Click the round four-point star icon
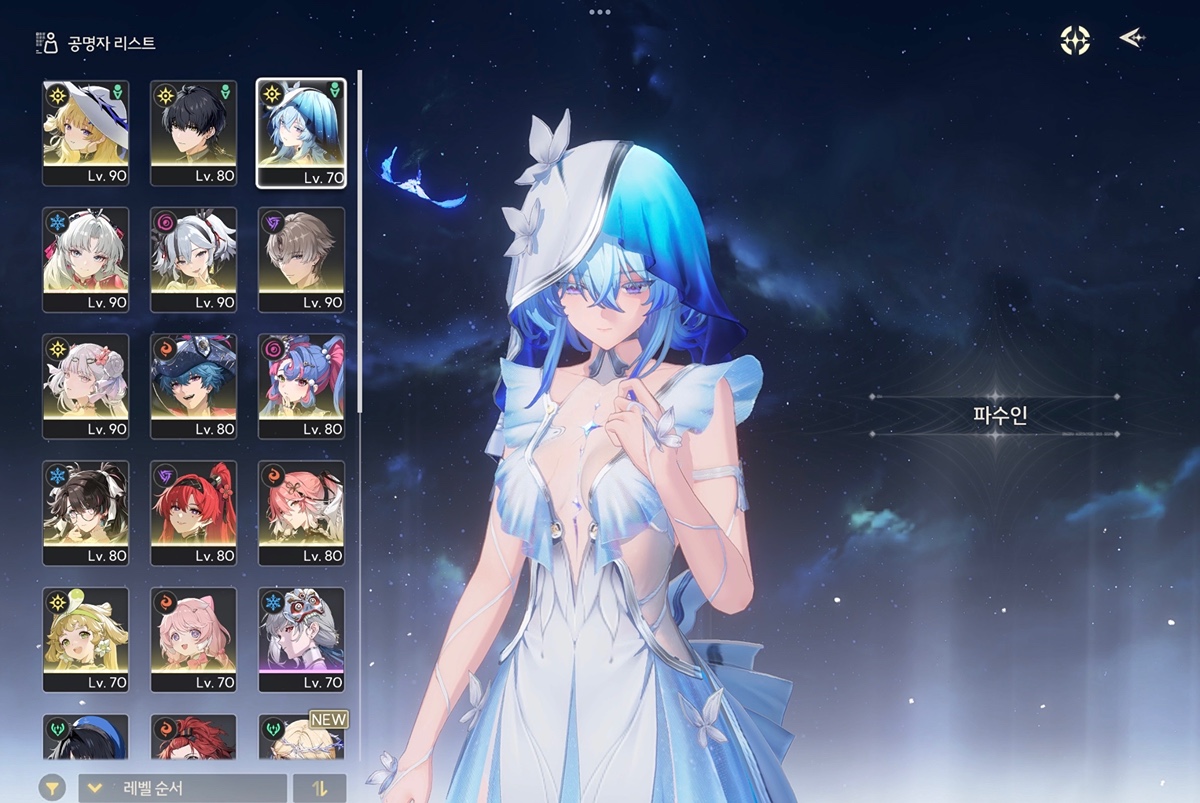The height and width of the screenshot is (803, 1200). coord(1075,40)
